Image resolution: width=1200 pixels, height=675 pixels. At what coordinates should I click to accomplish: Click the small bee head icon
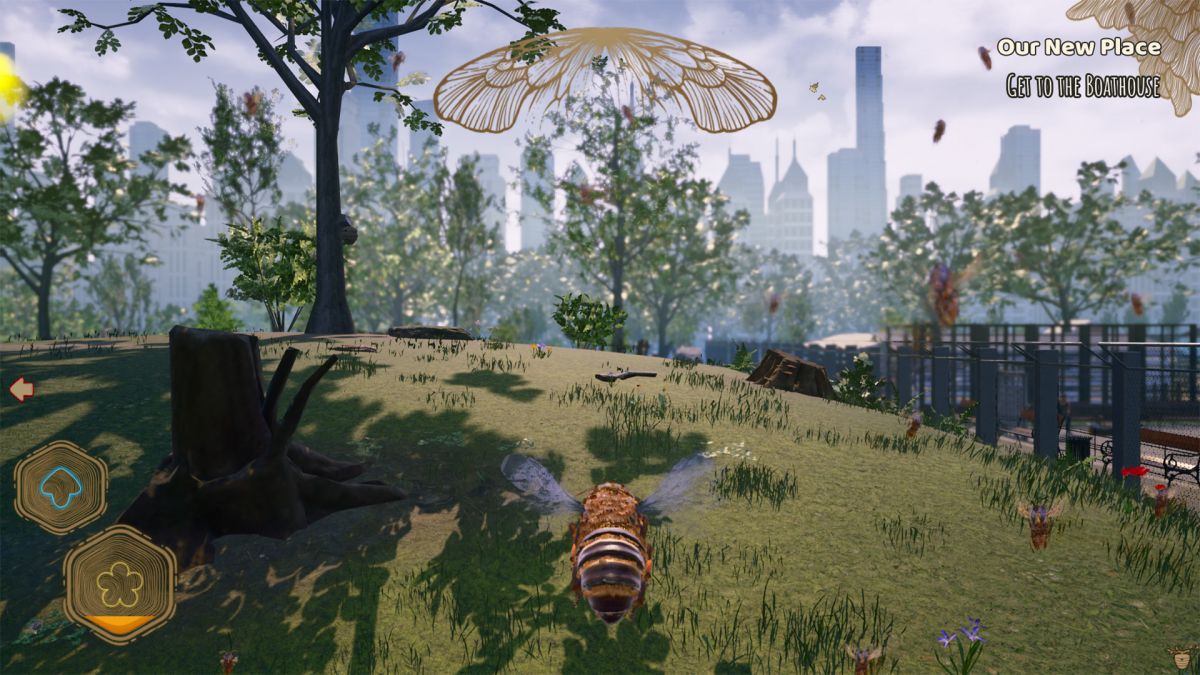click(1182, 658)
